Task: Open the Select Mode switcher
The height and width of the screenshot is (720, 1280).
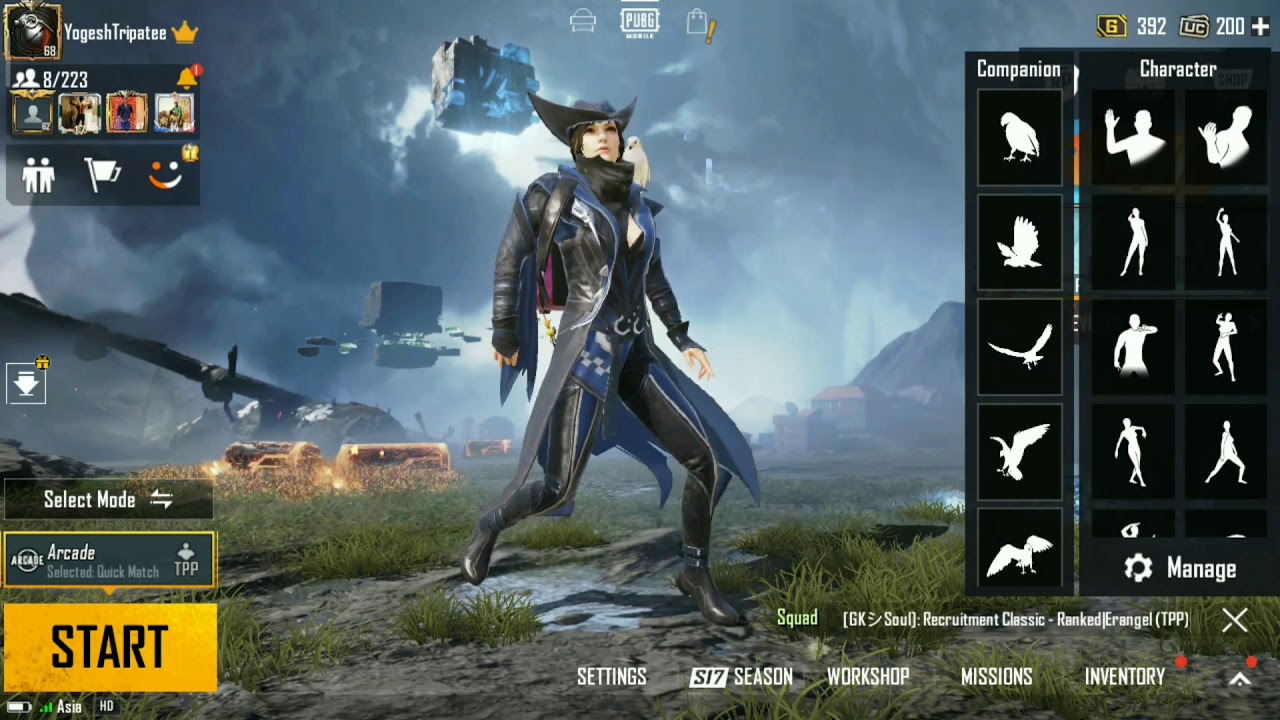Action: 108,500
